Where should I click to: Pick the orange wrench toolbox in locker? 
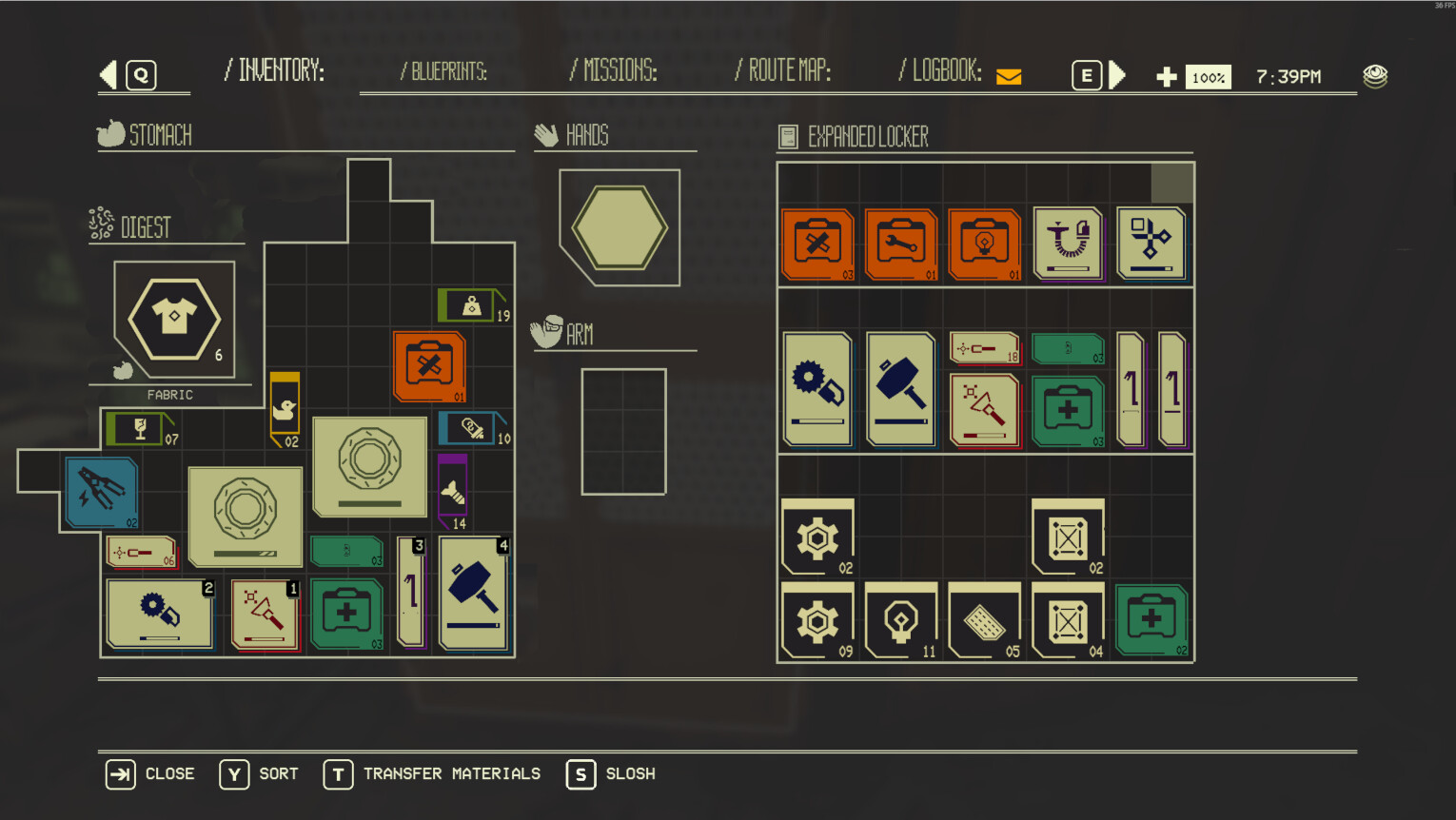coord(901,243)
